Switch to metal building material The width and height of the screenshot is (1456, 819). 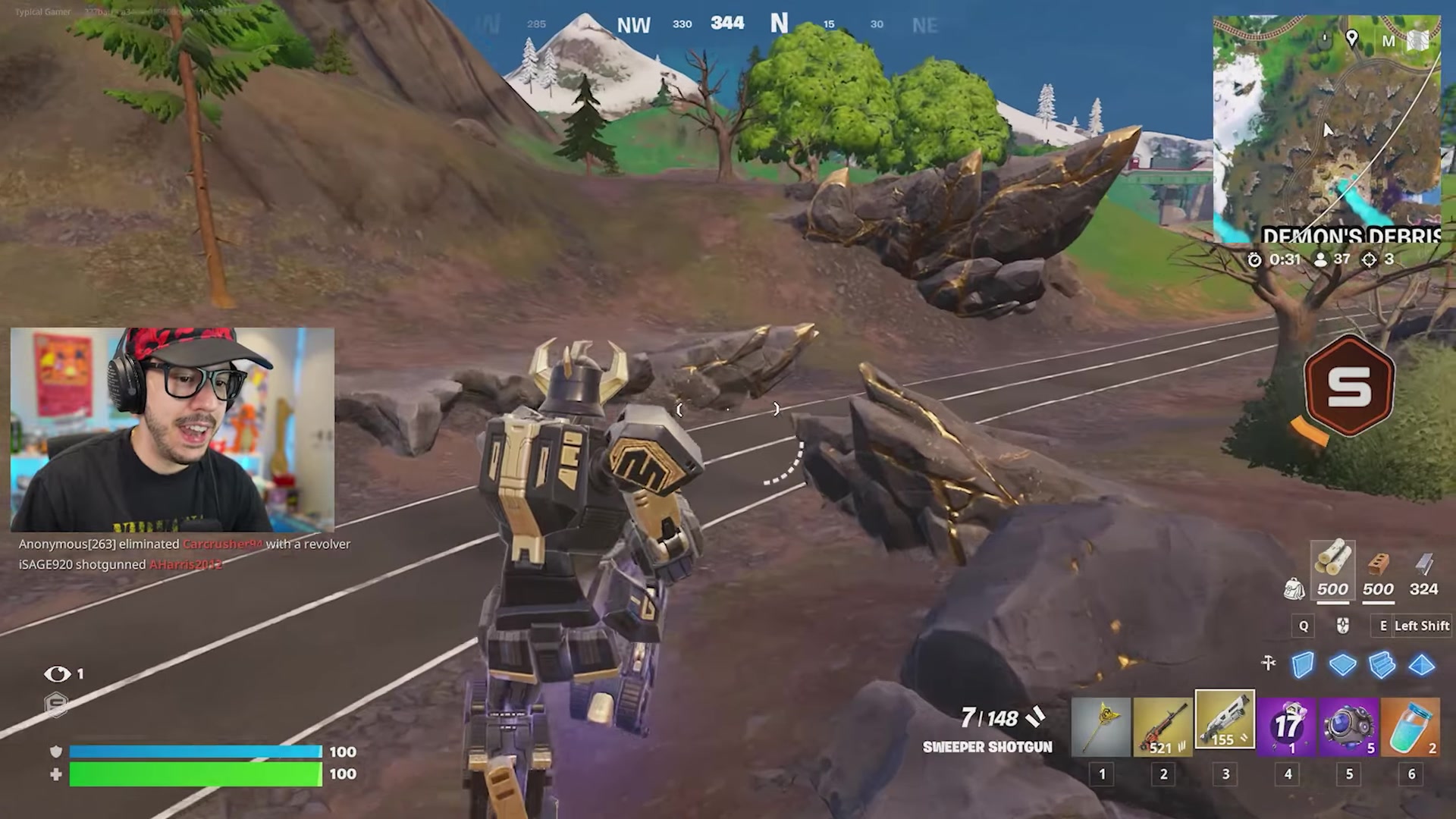tap(1423, 565)
